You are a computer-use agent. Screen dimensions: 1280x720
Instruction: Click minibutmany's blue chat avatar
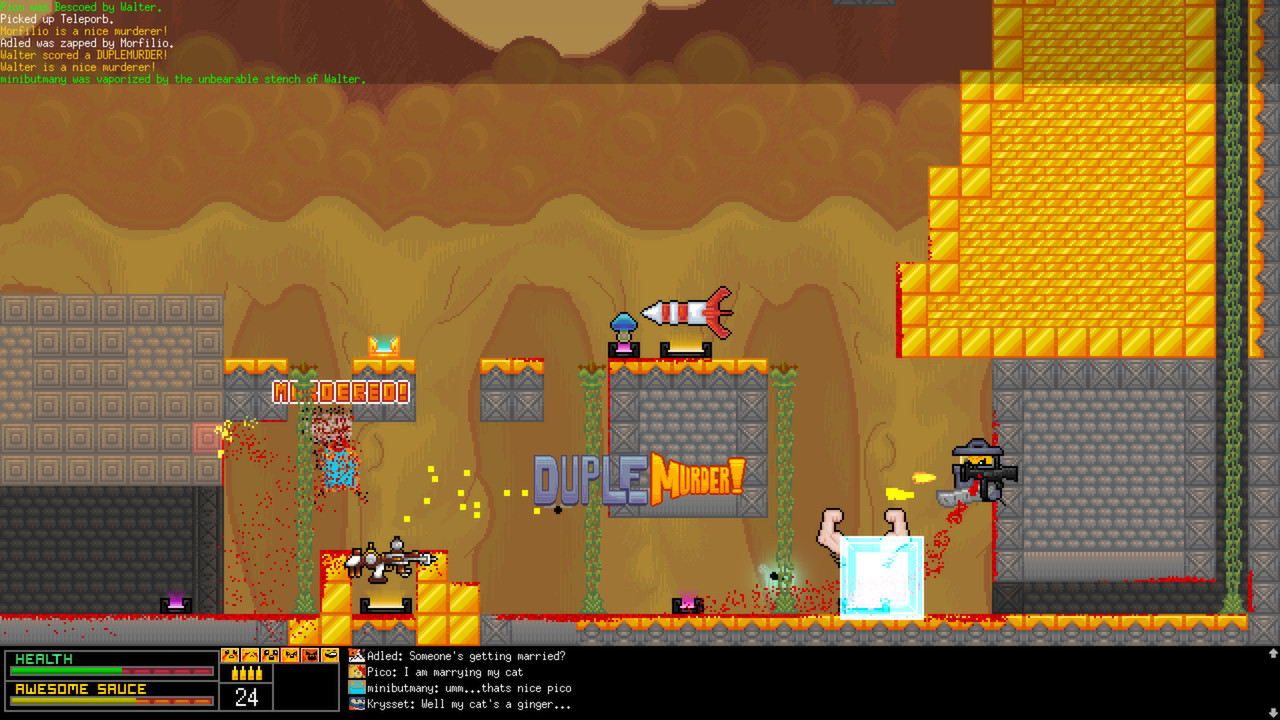click(355, 689)
